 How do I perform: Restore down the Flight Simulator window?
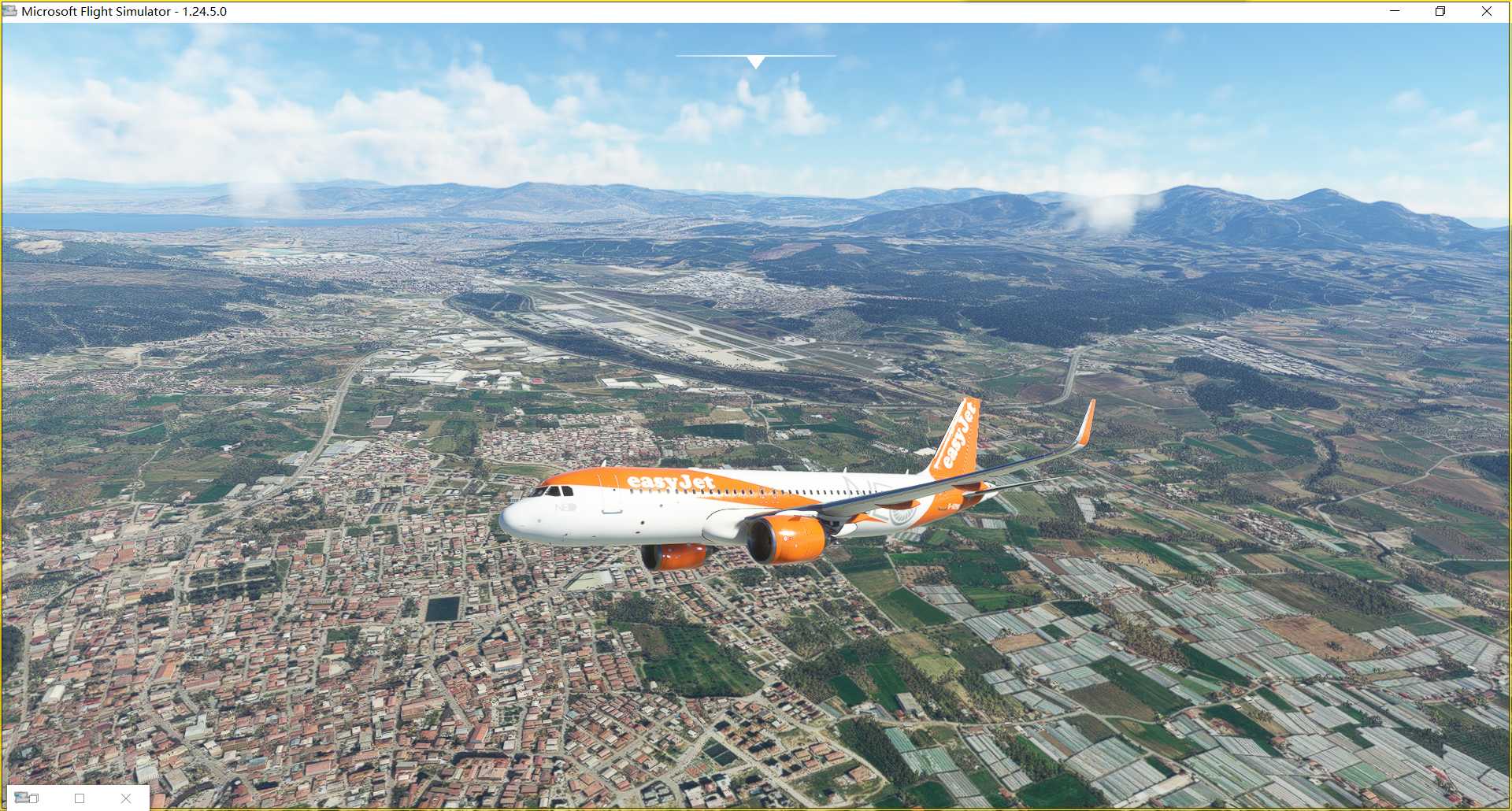pos(1440,11)
